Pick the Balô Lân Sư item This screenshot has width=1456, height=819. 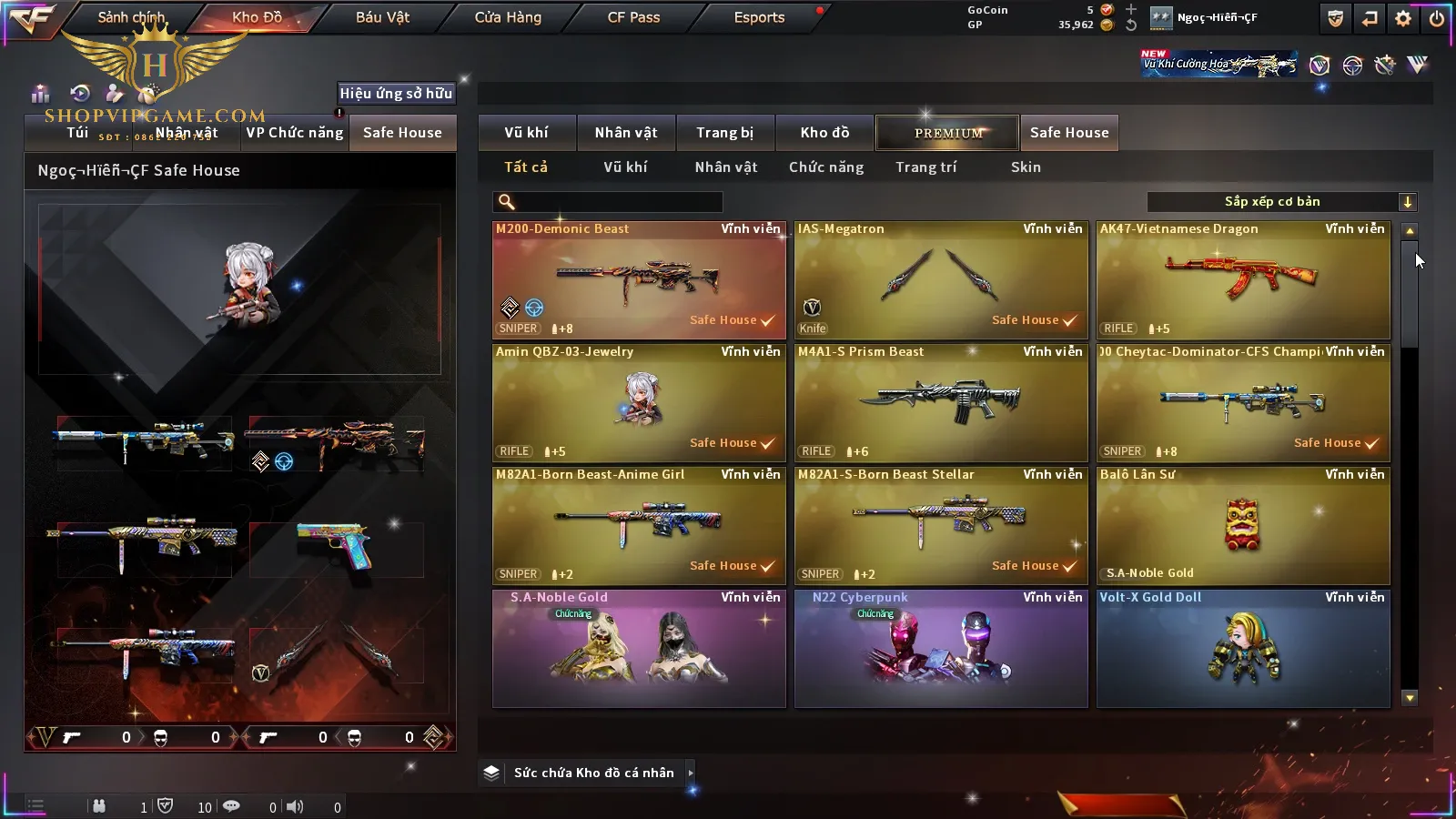(1243, 526)
